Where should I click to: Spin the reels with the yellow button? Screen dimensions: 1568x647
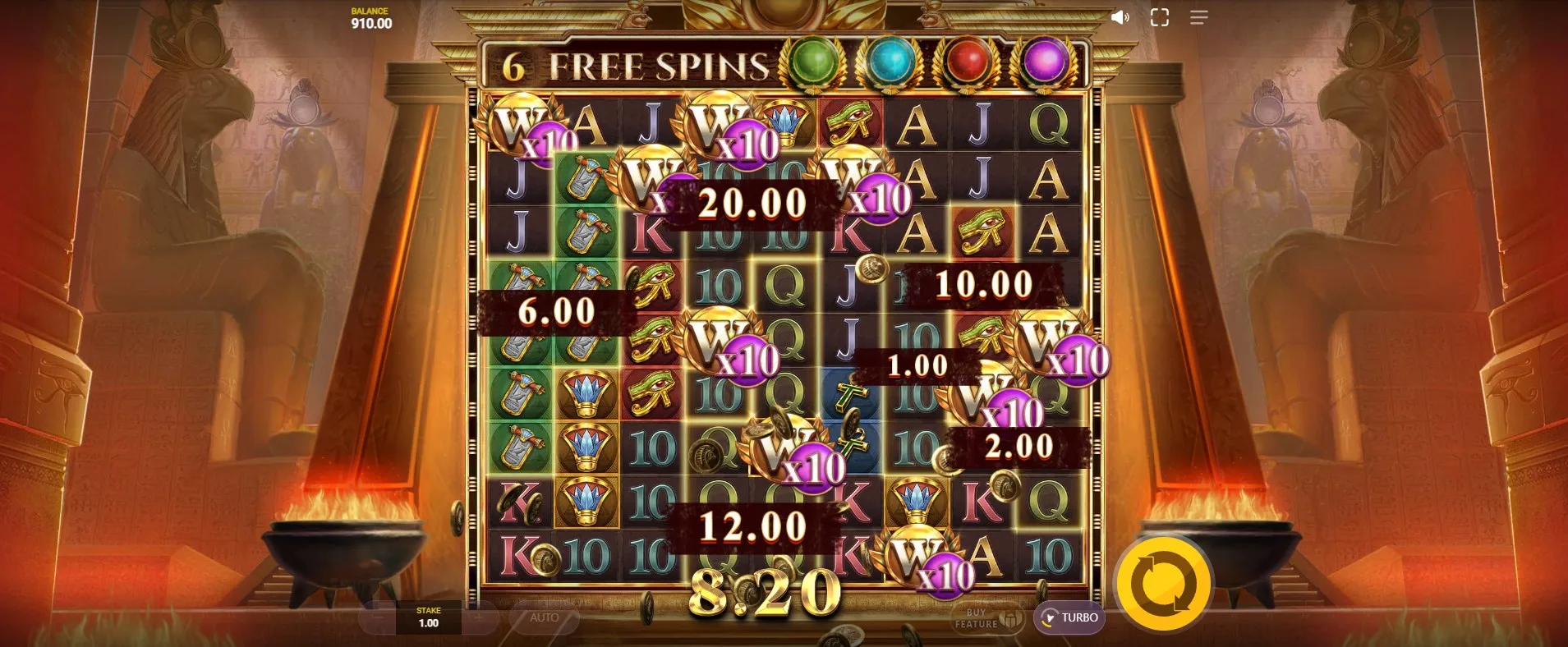click(1163, 585)
